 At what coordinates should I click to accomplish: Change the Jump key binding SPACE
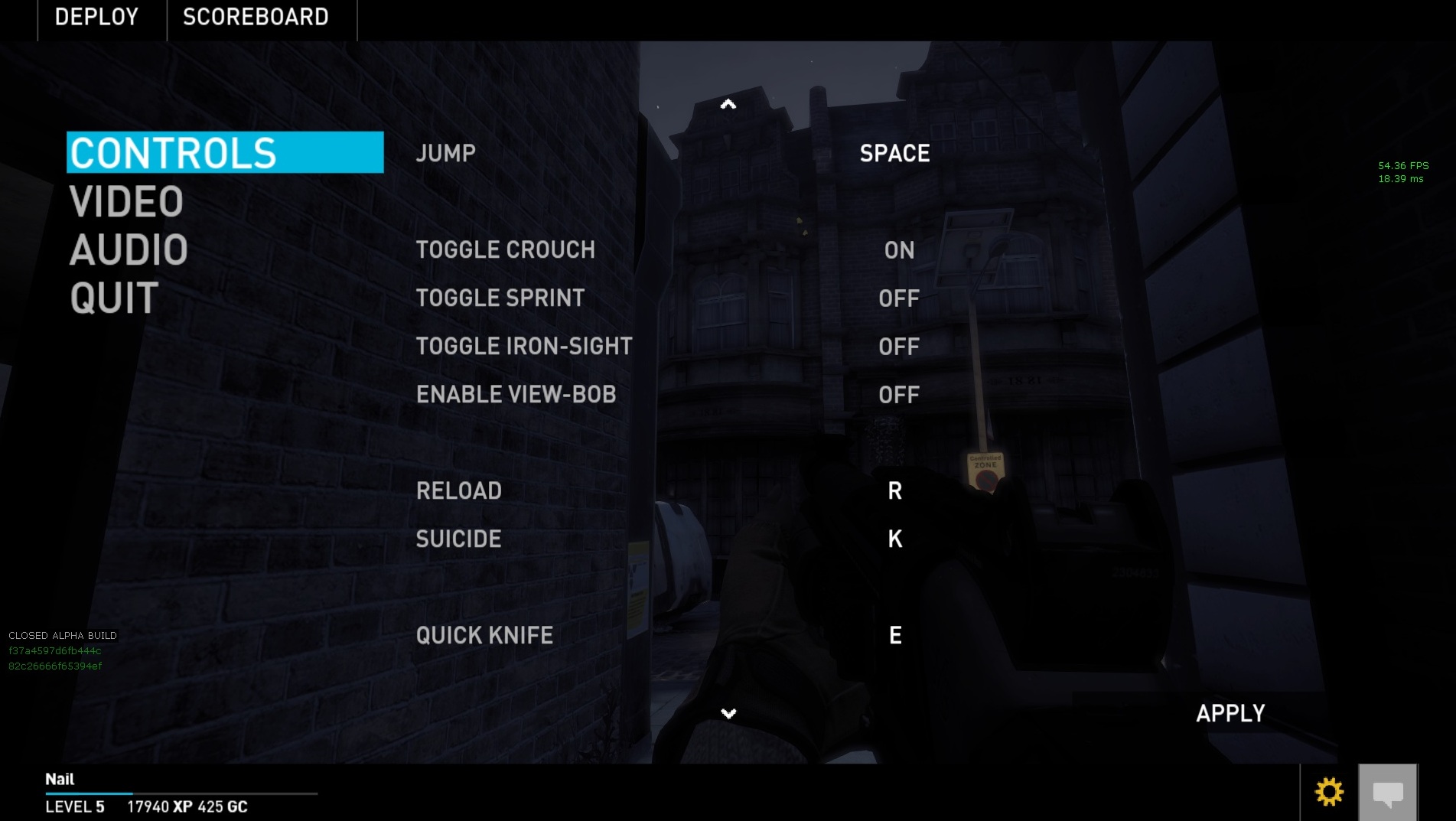(894, 154)
